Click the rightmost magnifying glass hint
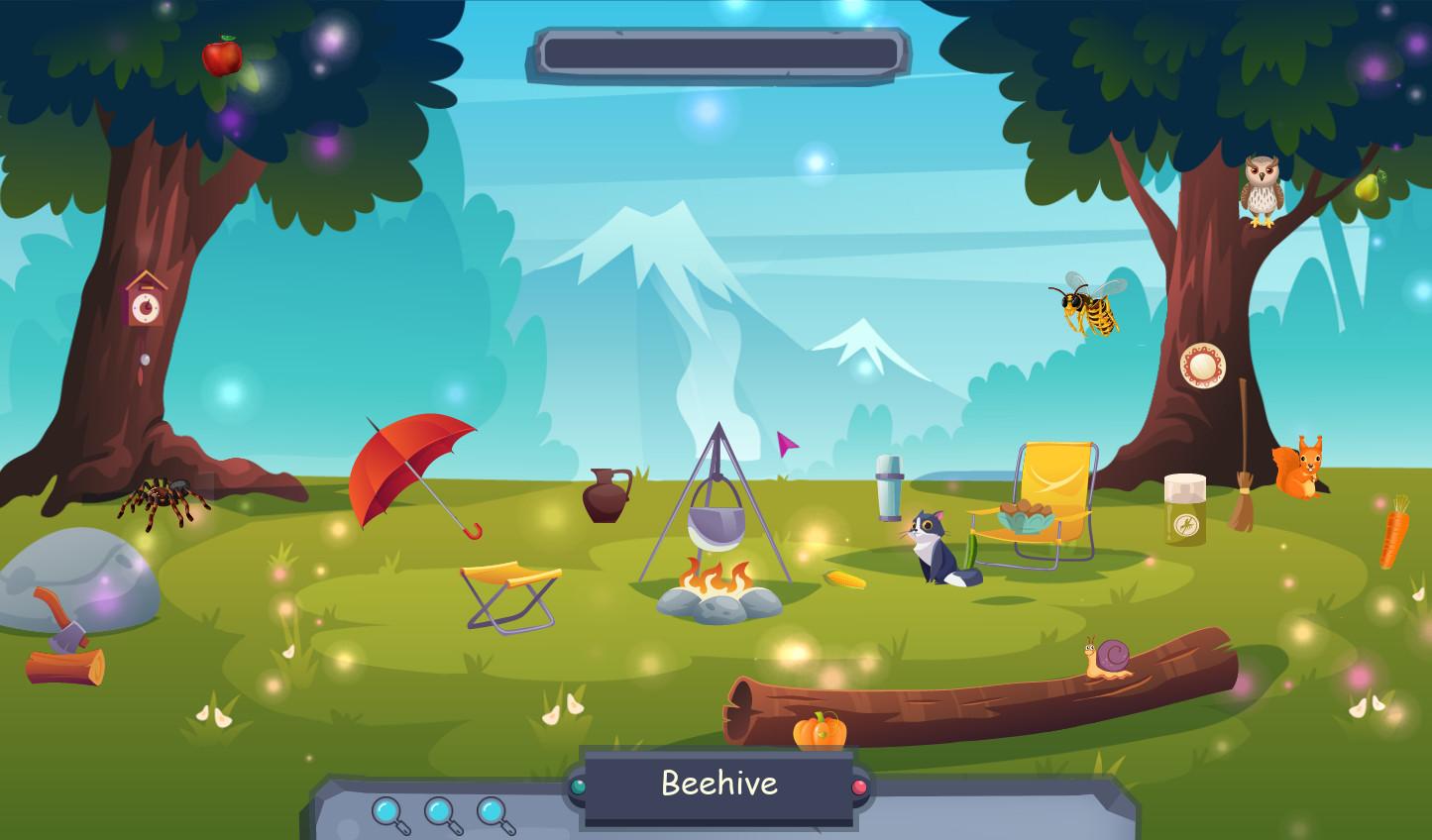The width and height of the screenshot is (1432, 840). [x=492, y=814]
